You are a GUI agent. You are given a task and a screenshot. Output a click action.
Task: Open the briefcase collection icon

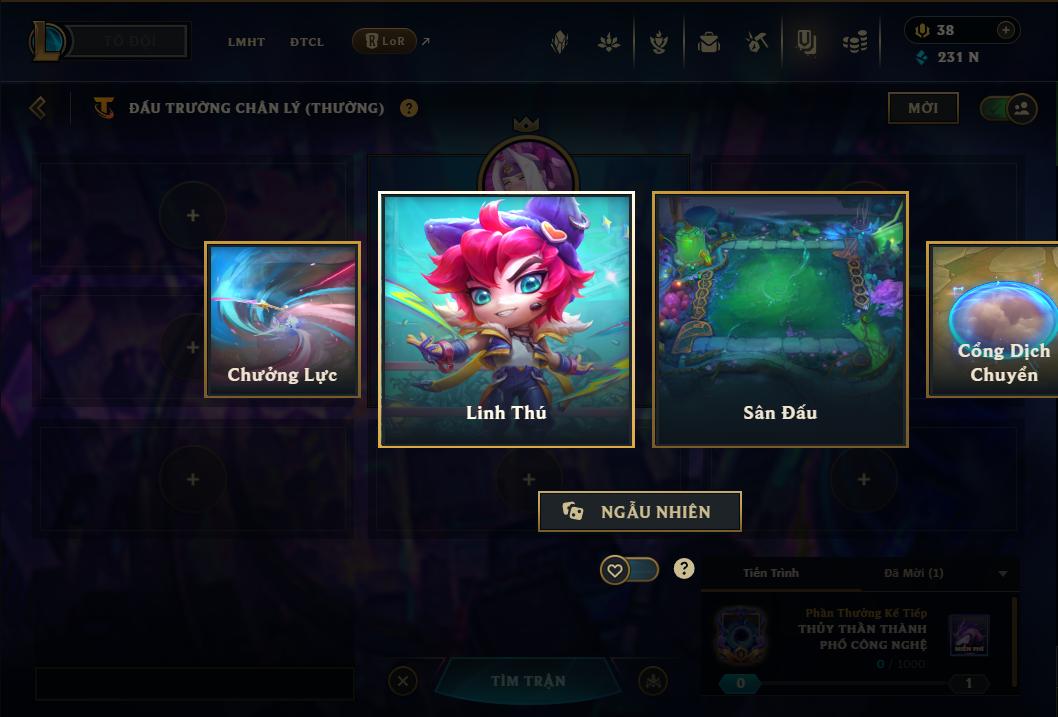pyautogui.click(x=709, y=42)
